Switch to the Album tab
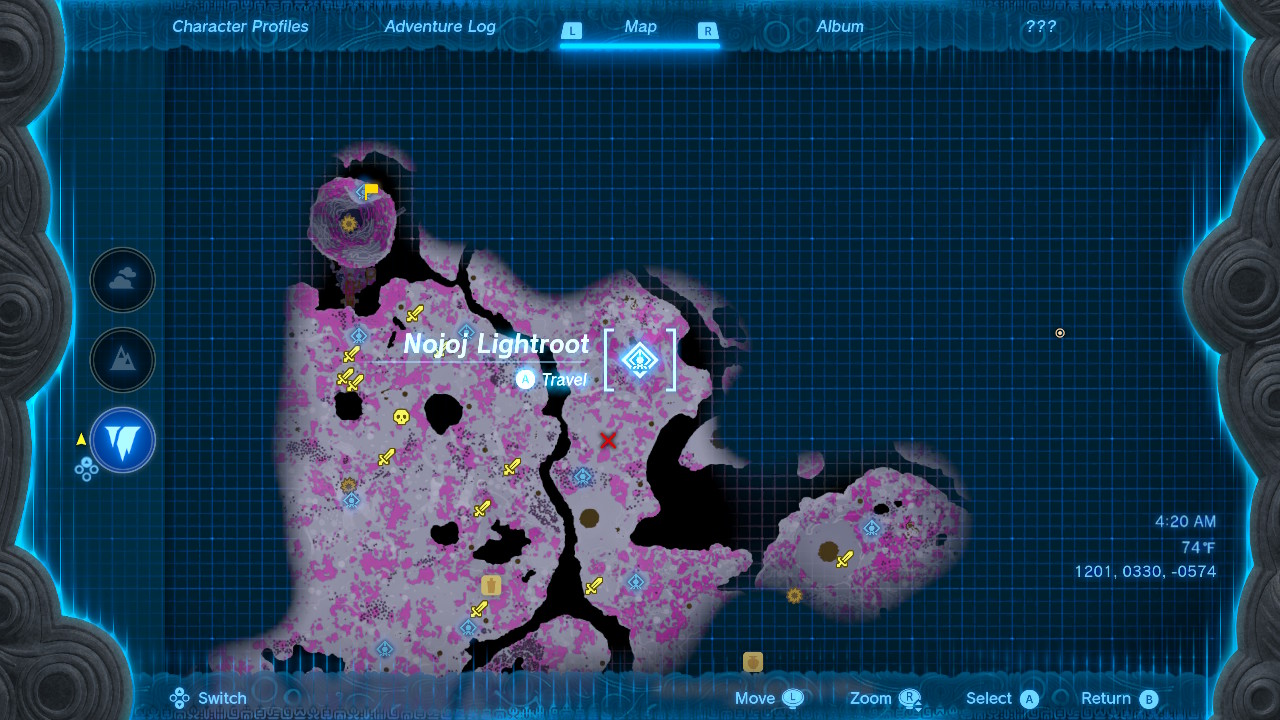This screenshot has height=720, width=1280. (x=840, y=27)
